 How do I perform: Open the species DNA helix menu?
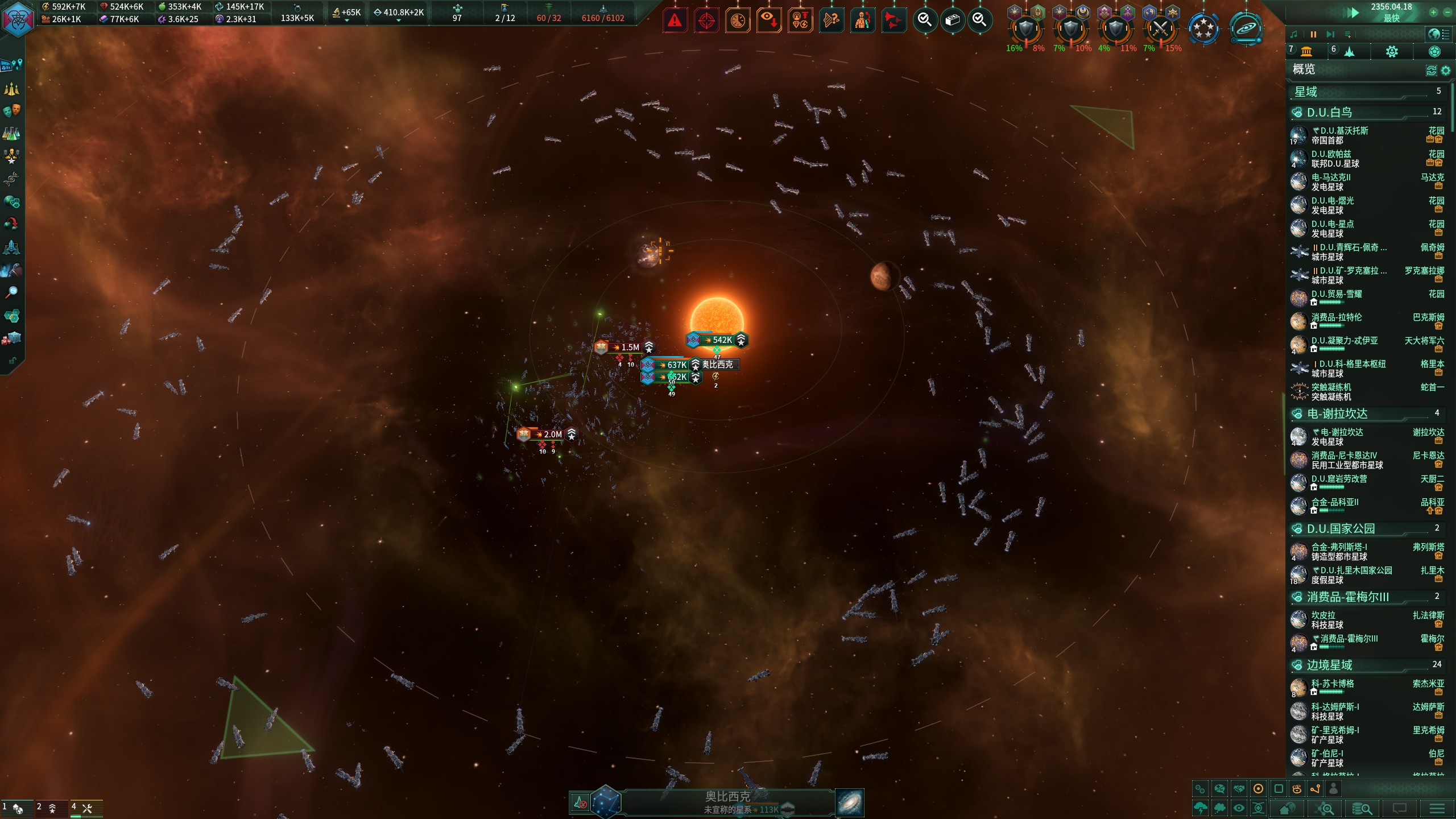11,179
